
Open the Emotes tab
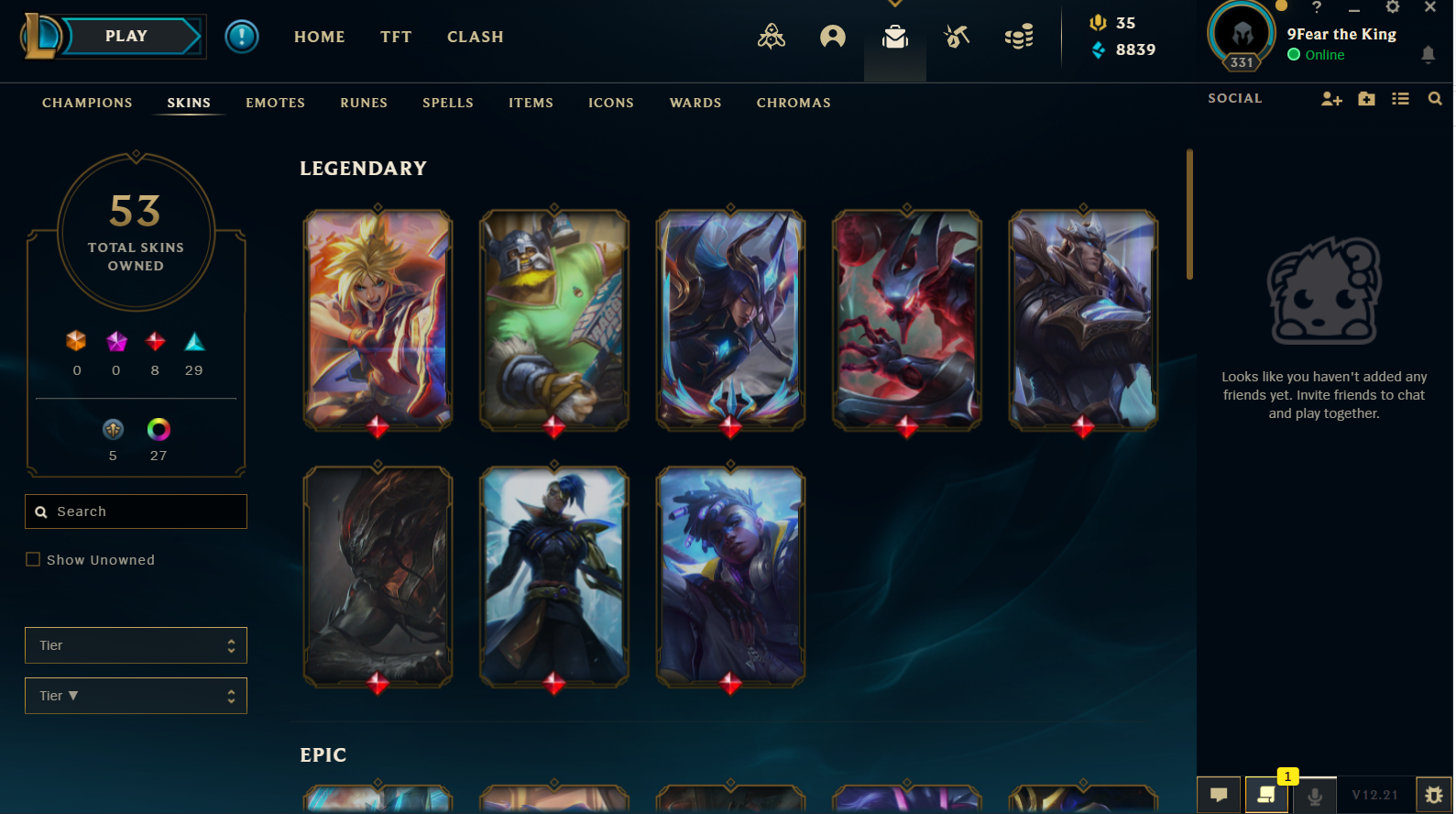click(275, 103)
